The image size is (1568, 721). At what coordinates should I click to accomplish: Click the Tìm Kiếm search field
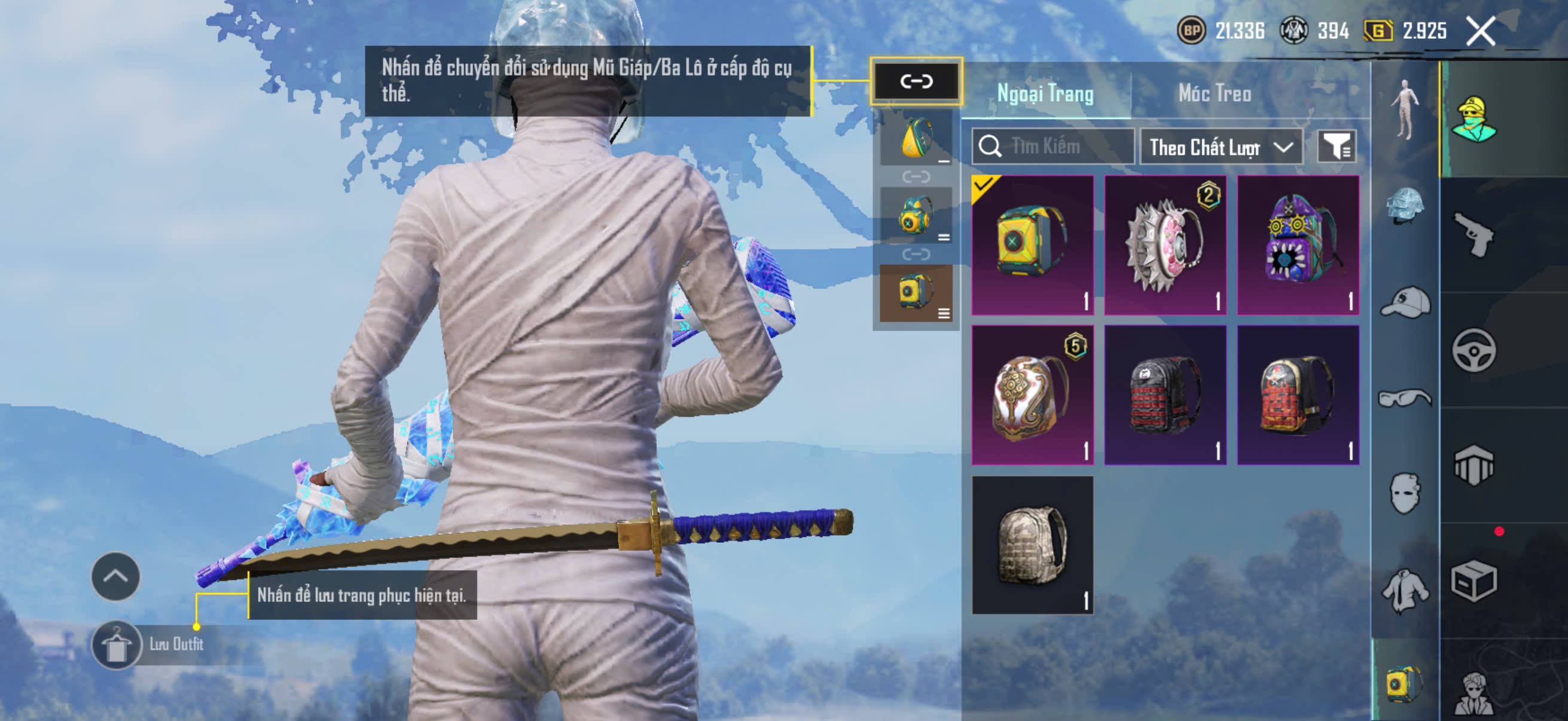coord(1059,146)
